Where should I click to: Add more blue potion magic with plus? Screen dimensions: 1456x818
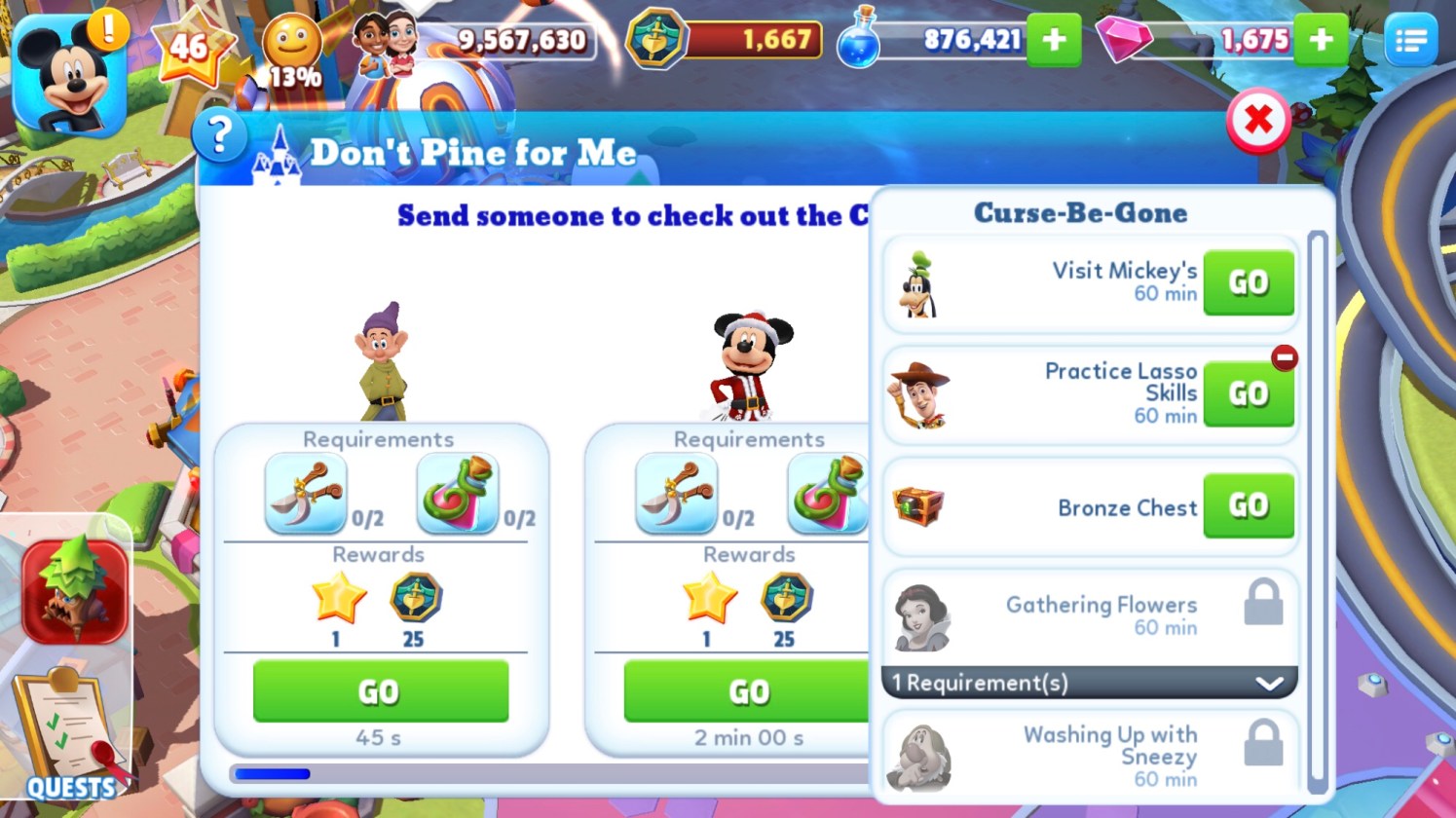(x=1054, y=41)
